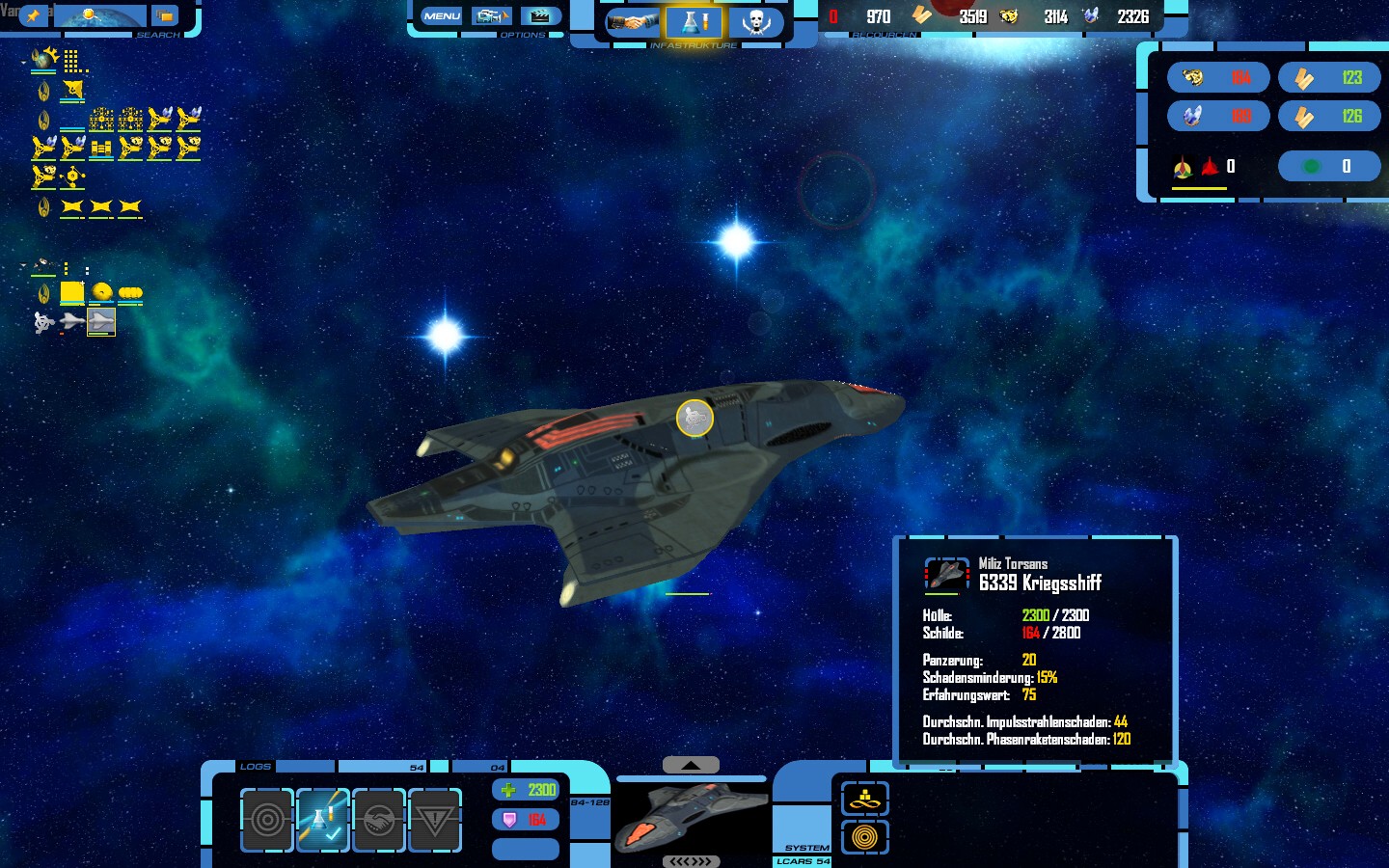Image resolution: width=1389 pixels, height=868 pixels.
Task: Select the research flask infrastructure button
Action: pos(694,21)
